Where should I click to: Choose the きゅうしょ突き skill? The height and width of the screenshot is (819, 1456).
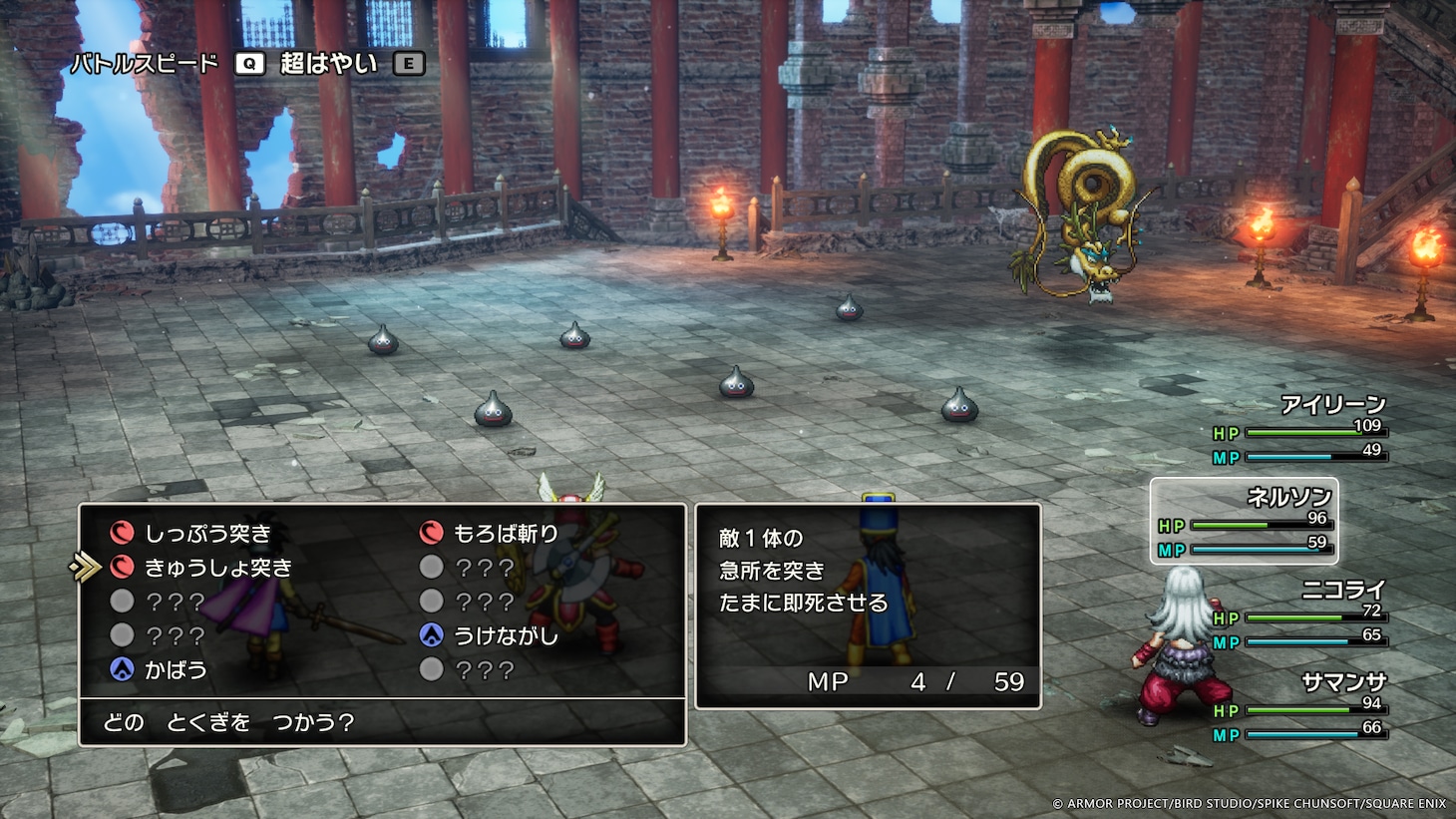pos(217,568)
